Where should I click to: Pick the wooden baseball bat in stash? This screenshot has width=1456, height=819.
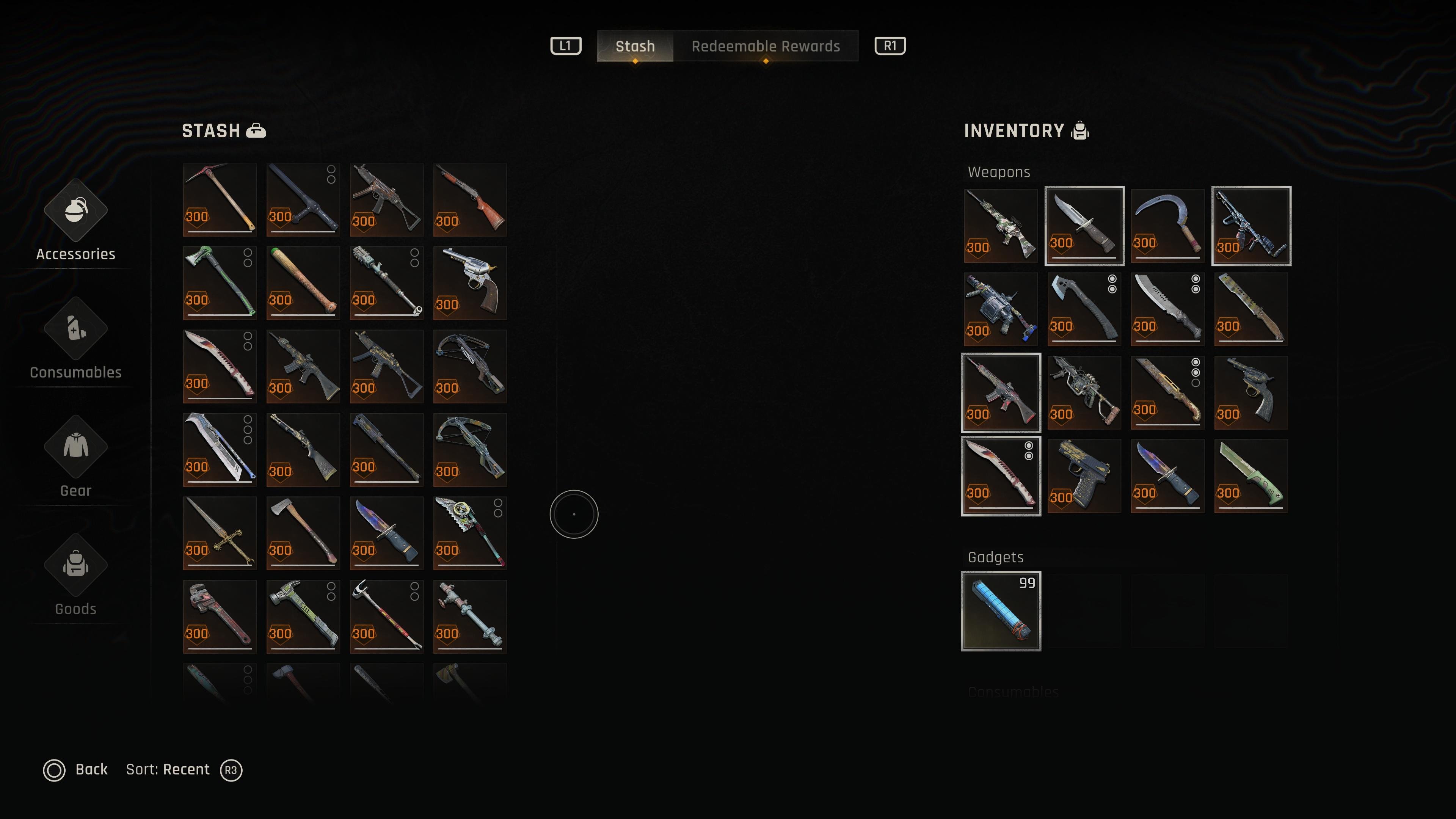click(x=303, y=282)
